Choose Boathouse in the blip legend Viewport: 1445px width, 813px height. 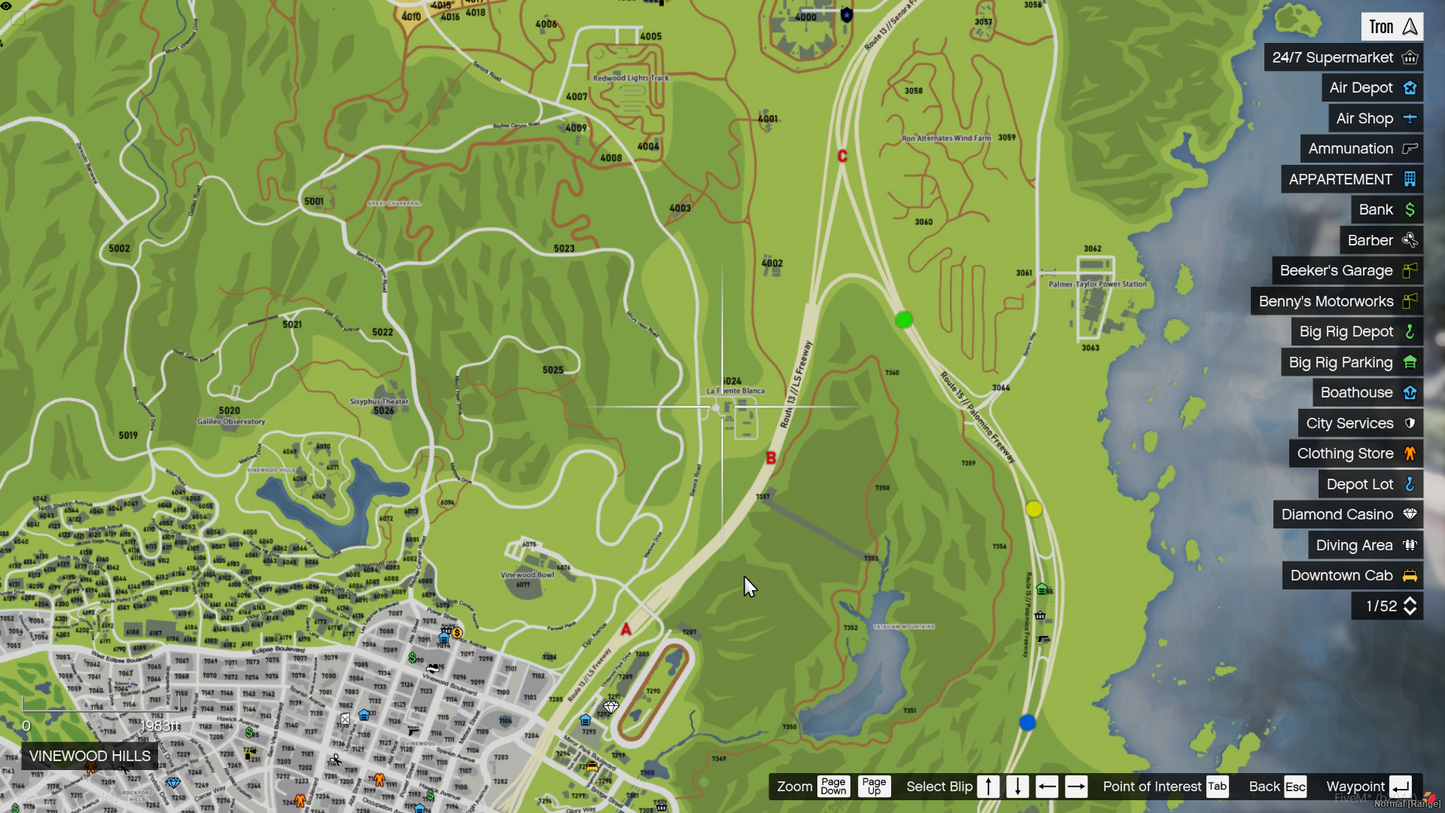click(x=1367, y=393)
